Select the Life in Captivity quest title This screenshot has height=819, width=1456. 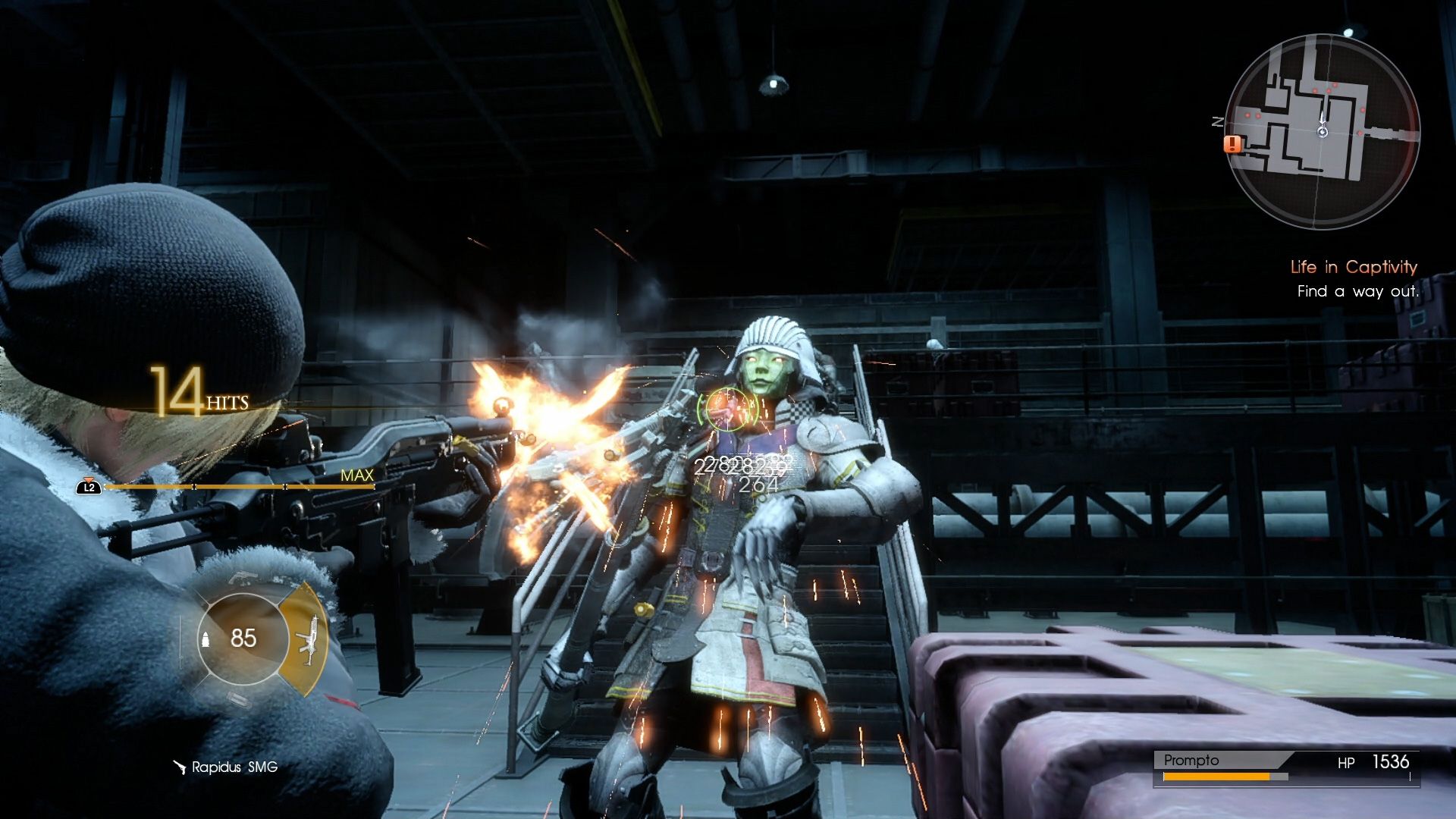pyautogui.click(x=1352, y=267)
